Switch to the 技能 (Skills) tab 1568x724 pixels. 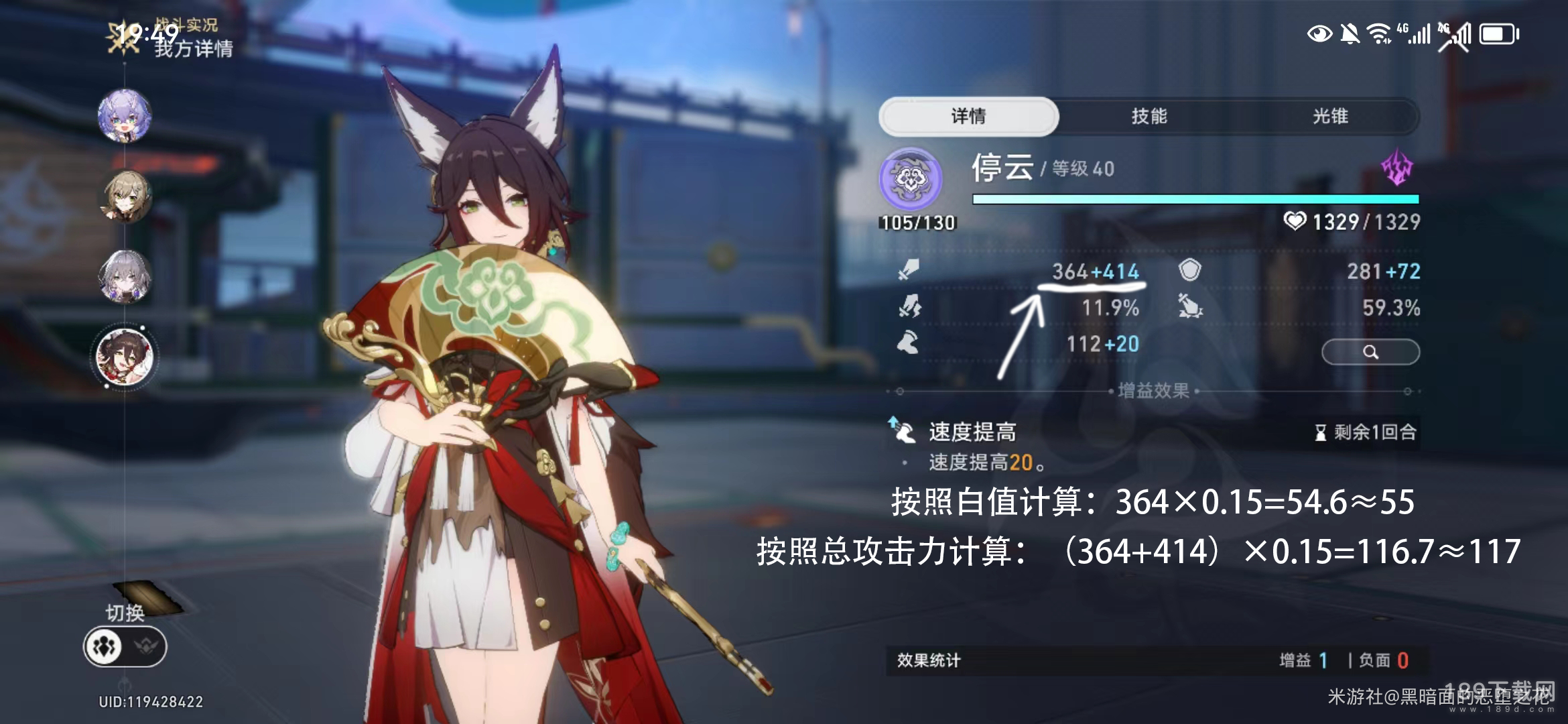[x=1149, y=117]
